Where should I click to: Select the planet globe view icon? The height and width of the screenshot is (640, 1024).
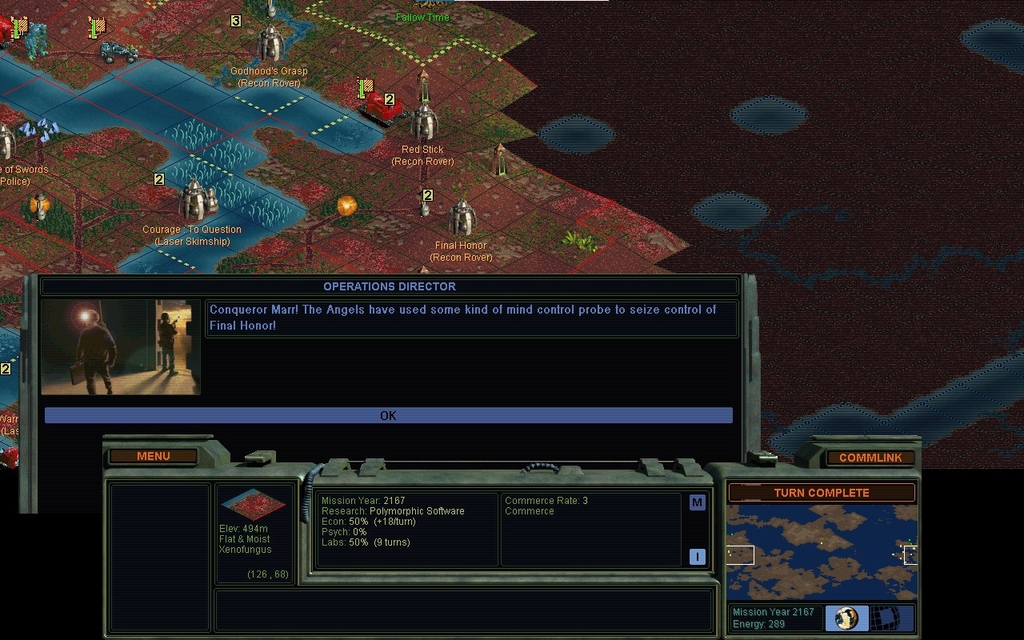pyautogui.click(x=847, y=618)
